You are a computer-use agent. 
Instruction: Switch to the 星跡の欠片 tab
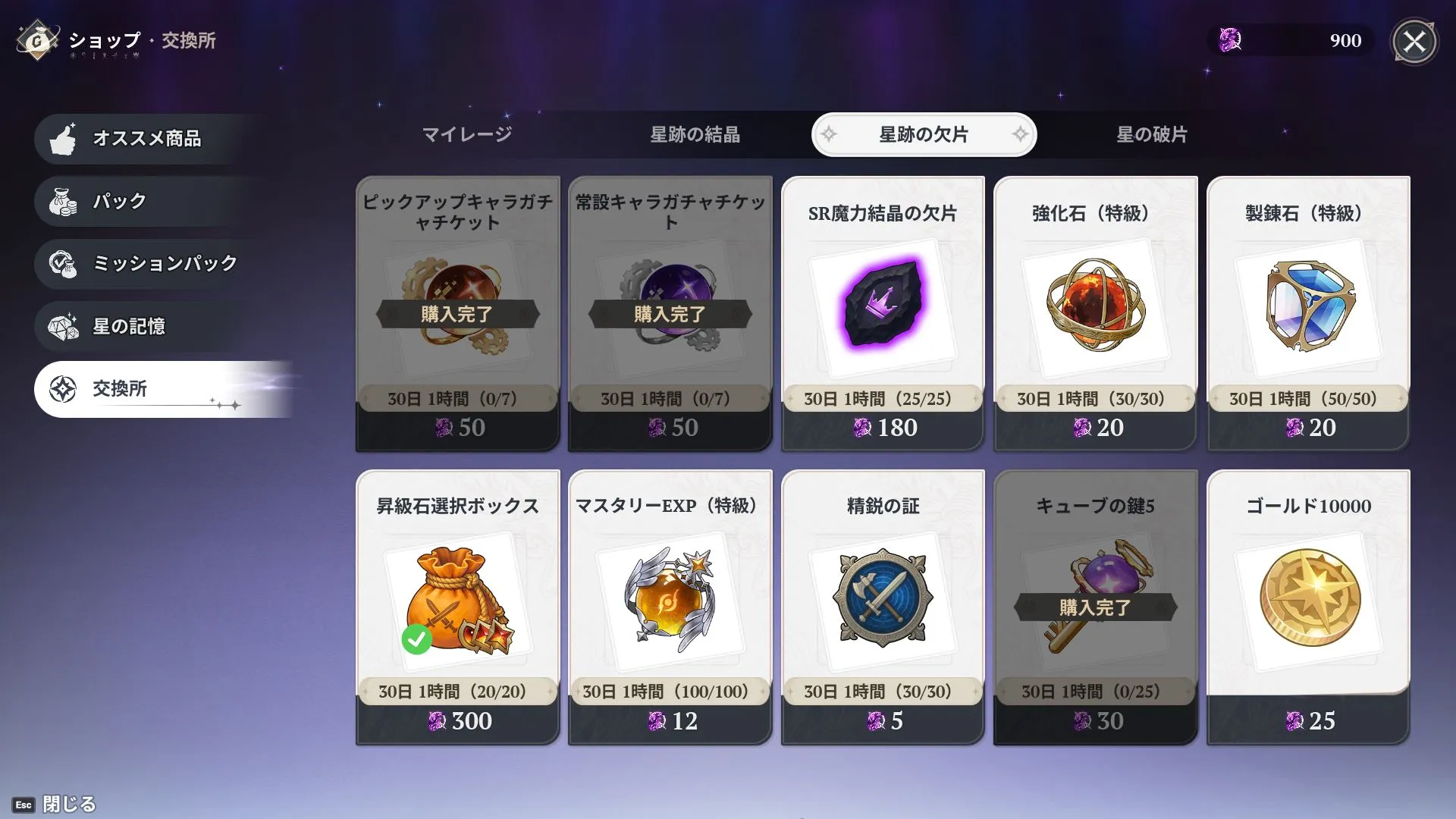[x=924, y=134]
